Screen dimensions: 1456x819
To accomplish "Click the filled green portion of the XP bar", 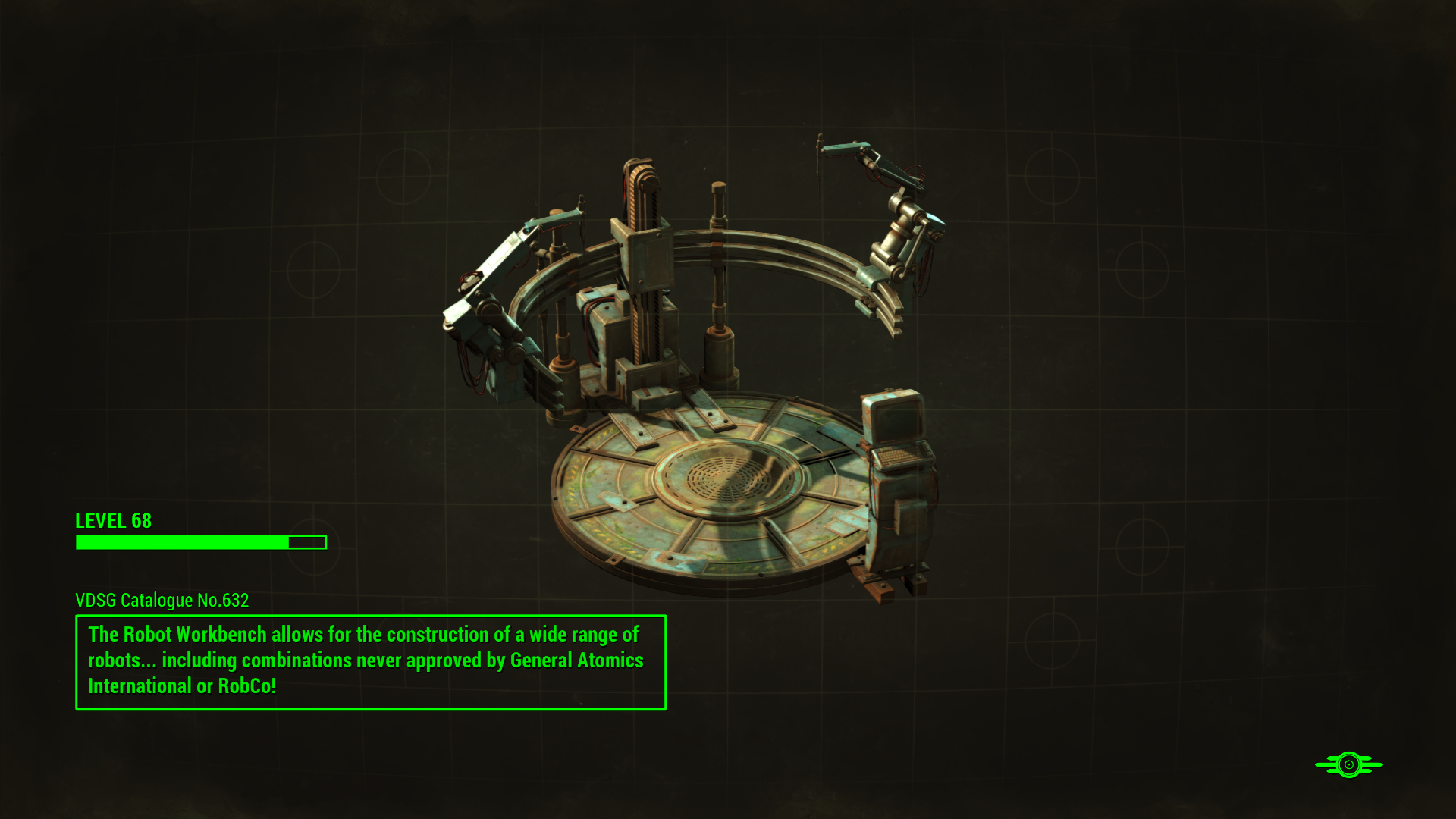I will (182, 542).
